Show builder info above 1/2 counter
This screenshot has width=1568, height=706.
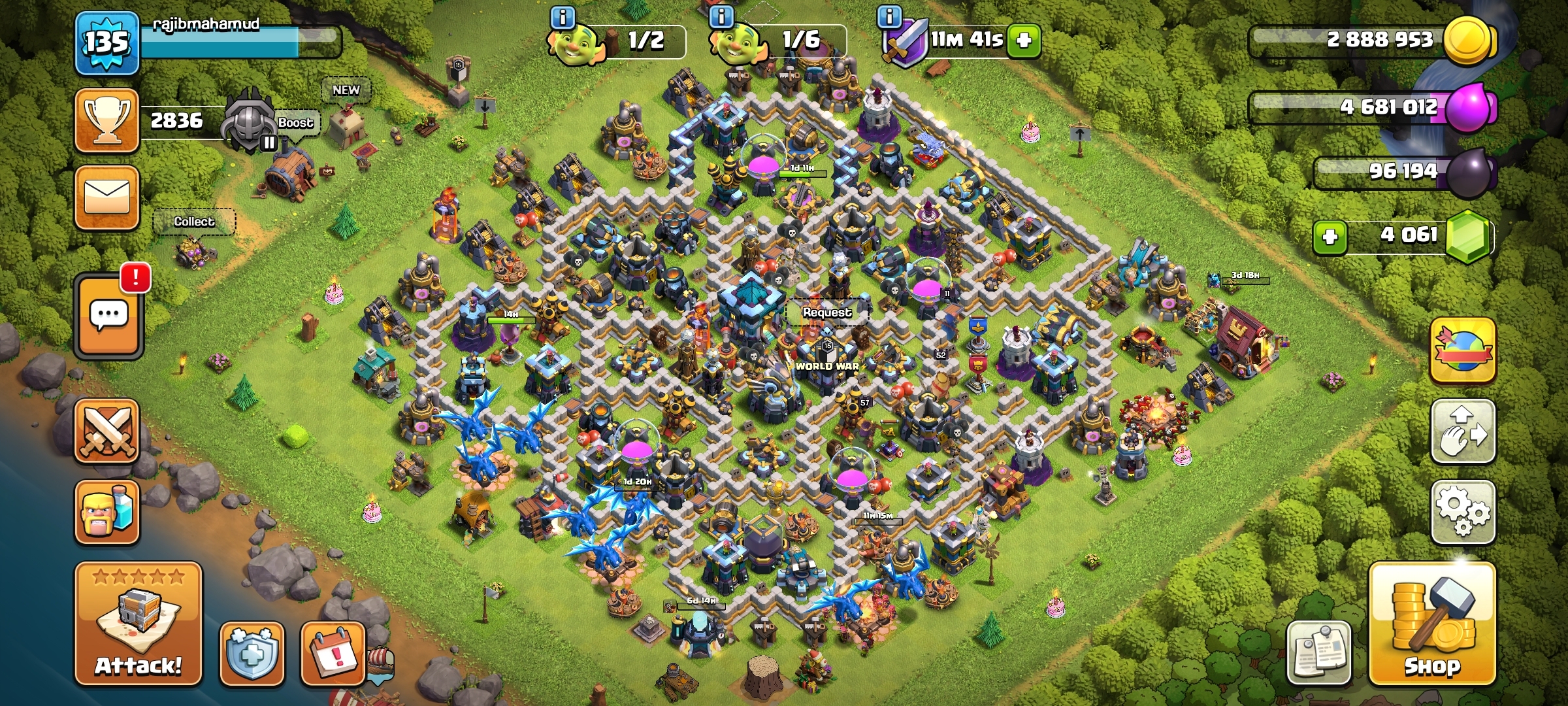(x=563, y=16)
